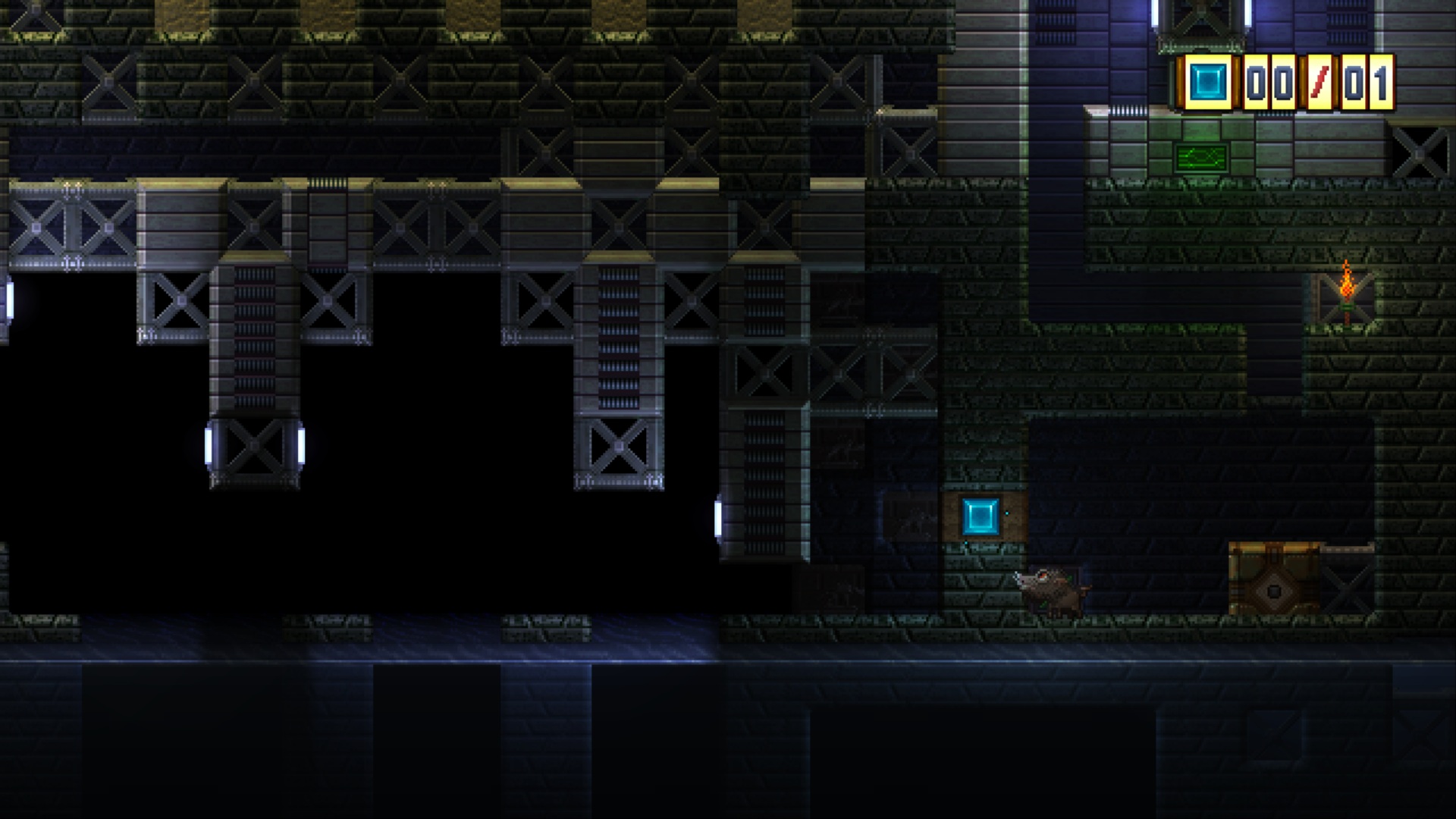Screen dimensions: 1456x819
Task: Click the blue gem icon in the collectible counter
Action: 1207,82
